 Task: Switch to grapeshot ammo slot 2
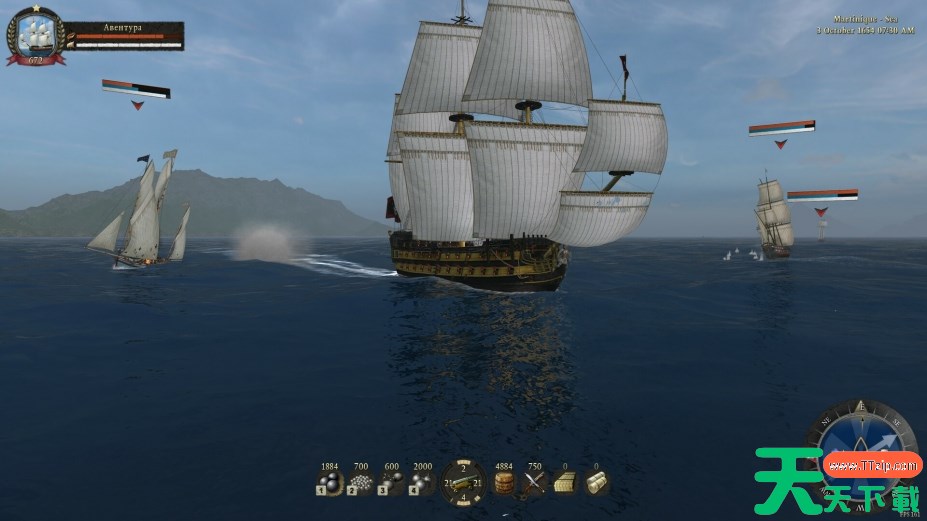pos(360,485)
